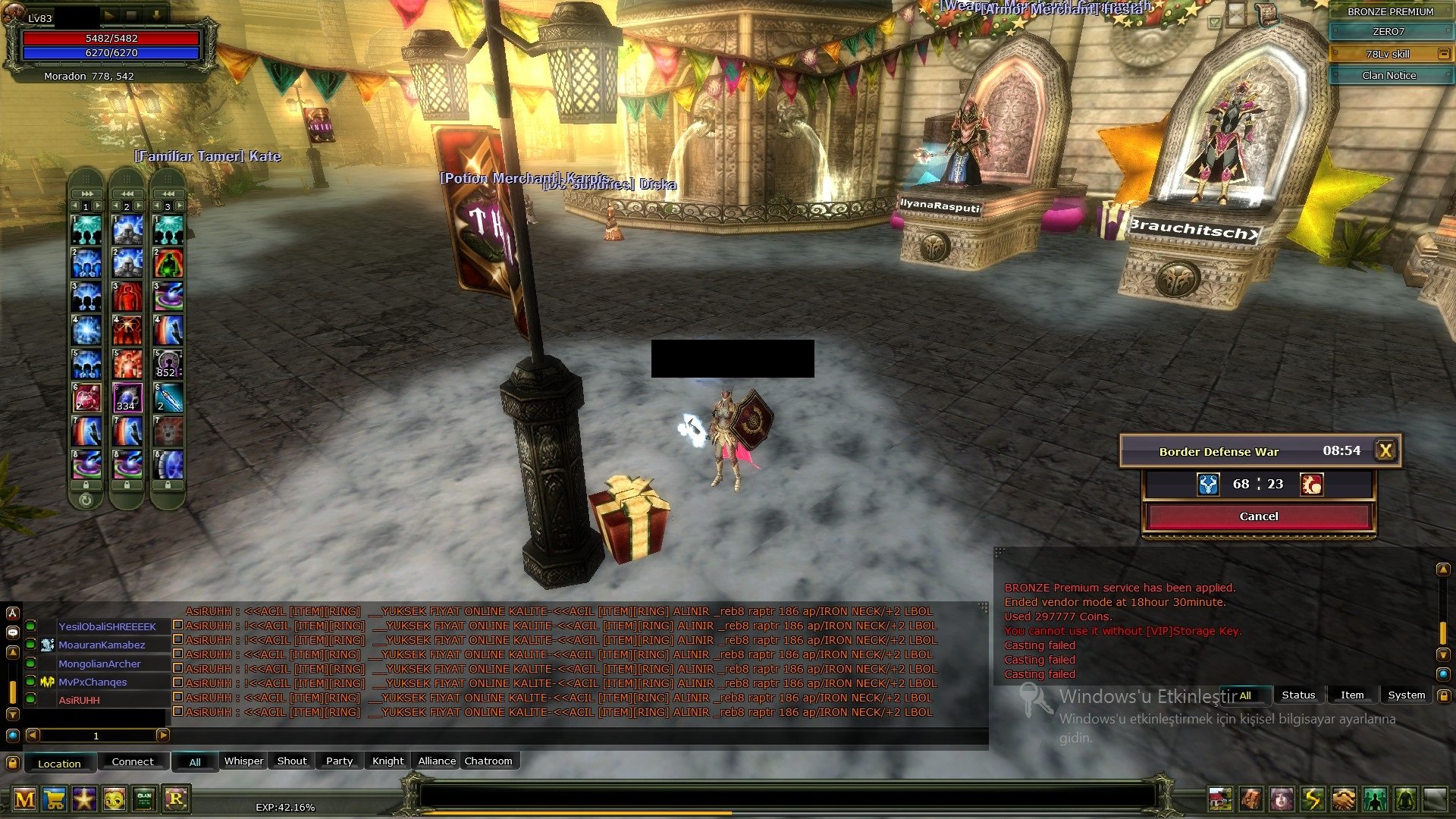Toggle the status indicator beside MongolianArcher
This screenshot has width=1456, height=819.
pos(30,664)
